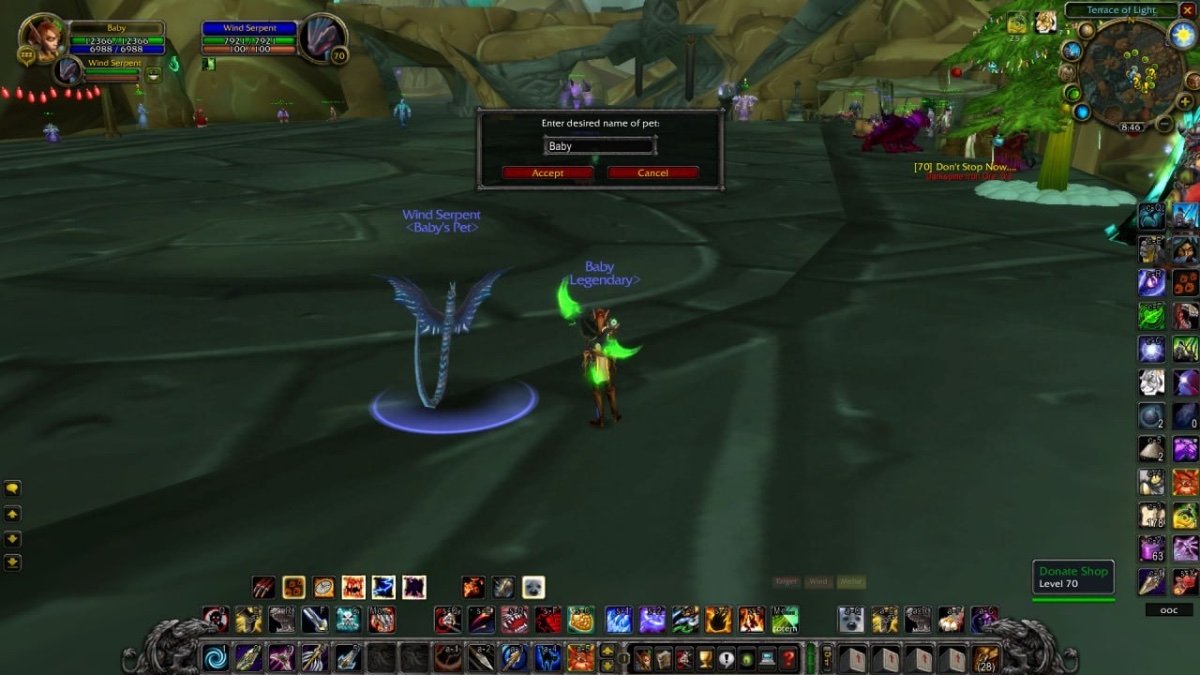Image resolution: width=1200 pixels, height=675 pixels.
Task: Click the Terrace of Light zone label
Action: (x=1123, y=10)
